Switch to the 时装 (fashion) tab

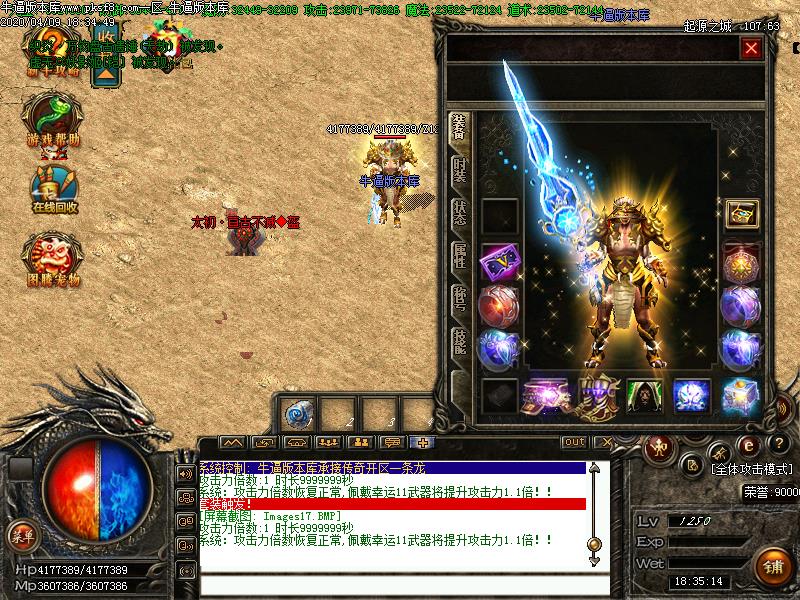click(460, 170)
